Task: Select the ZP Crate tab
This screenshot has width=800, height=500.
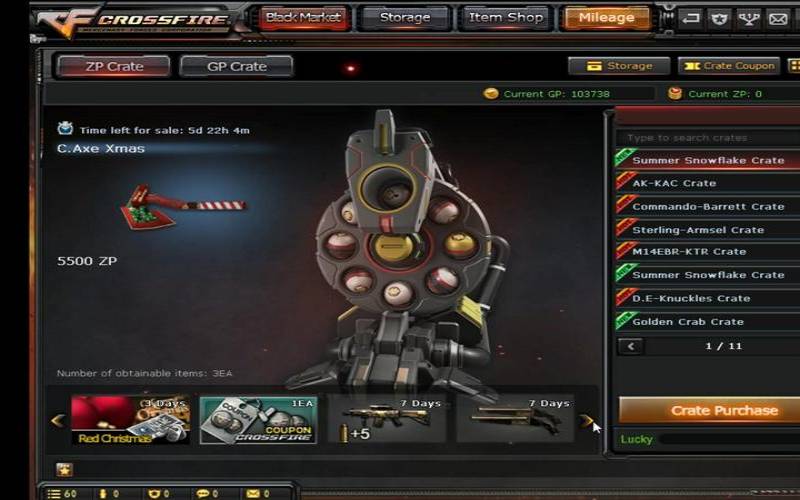Action: [x=113, y=66]
